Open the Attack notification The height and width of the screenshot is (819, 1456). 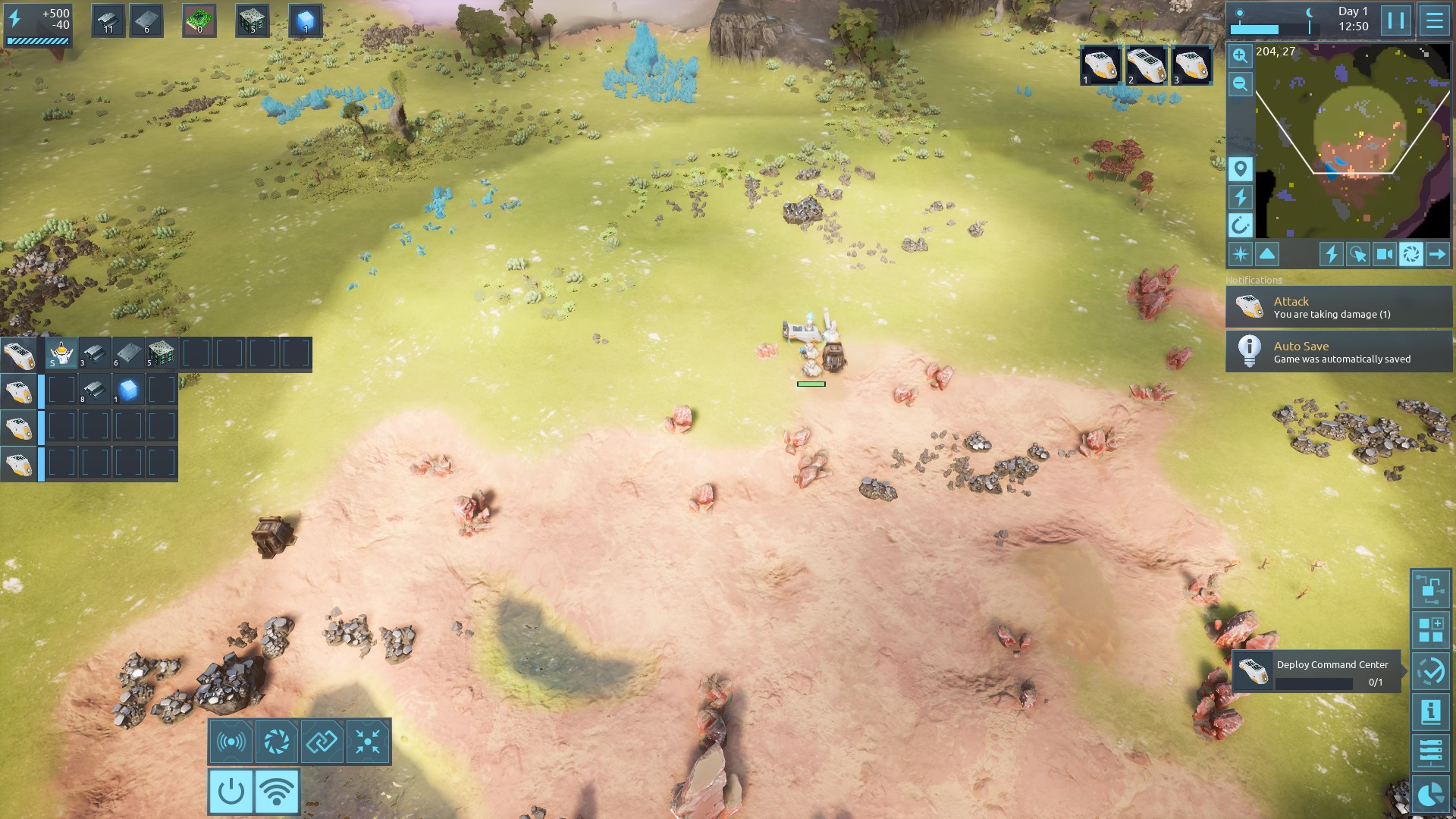1338,307
